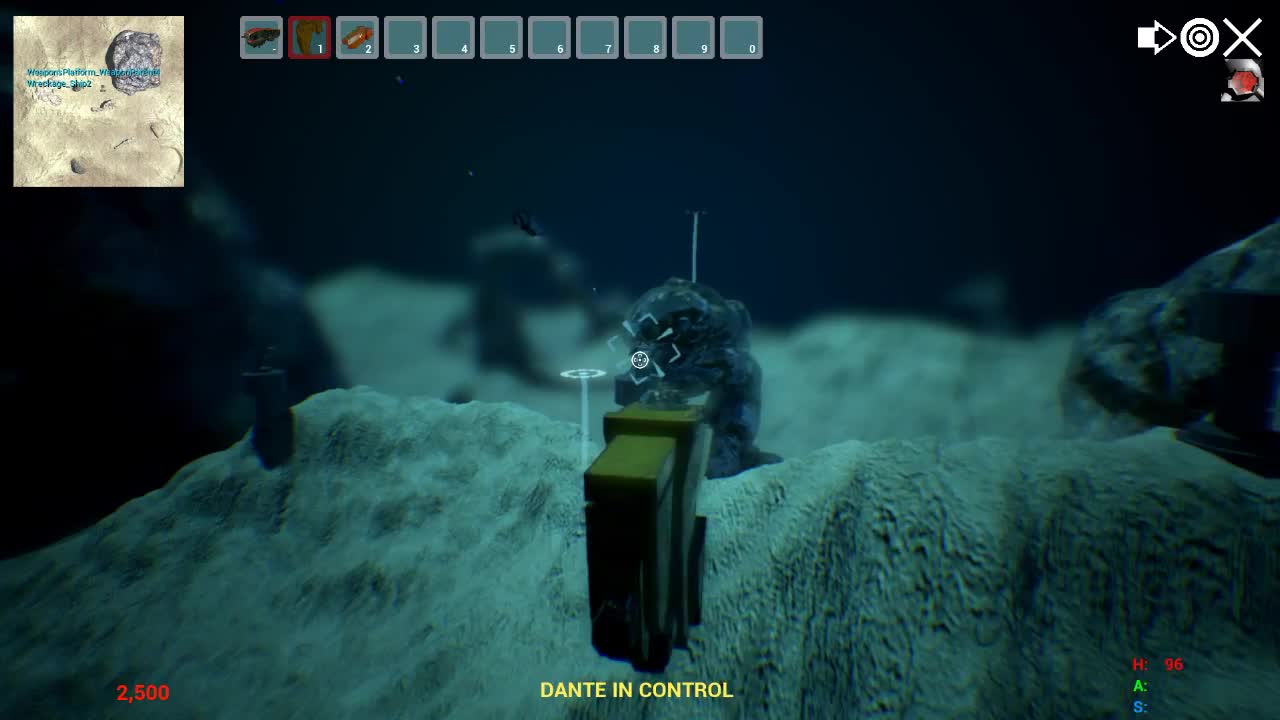Image resolution: width=1280 pixels, height=720 pixels.
Task: Click the white X icon in the corner
Action: point(1242,37)
